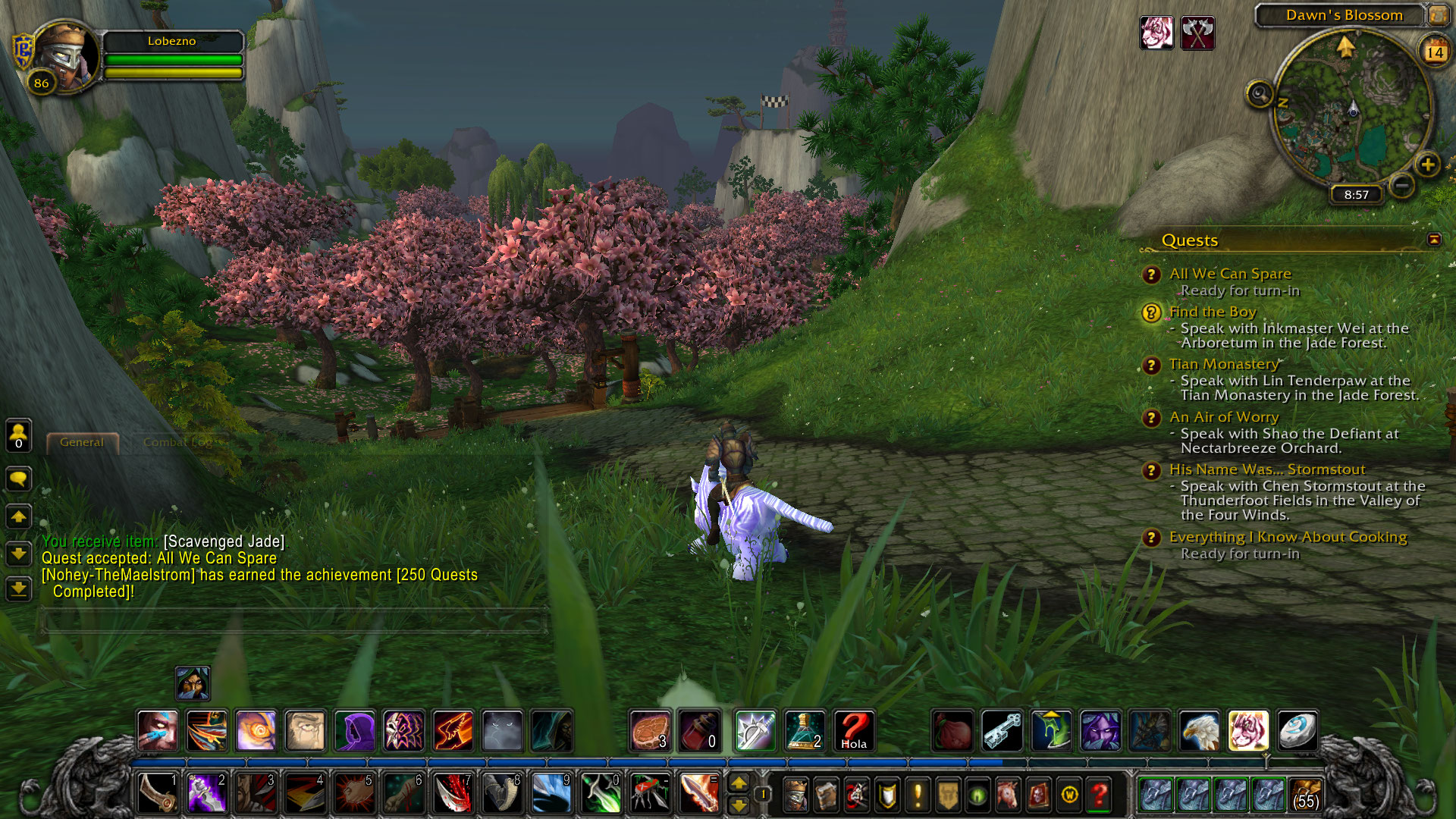Image resolution: width=1456 pixels, height=819 pixels.
Task: Open the chat speech bubble menu button
Action: click(x=19, y=479)
